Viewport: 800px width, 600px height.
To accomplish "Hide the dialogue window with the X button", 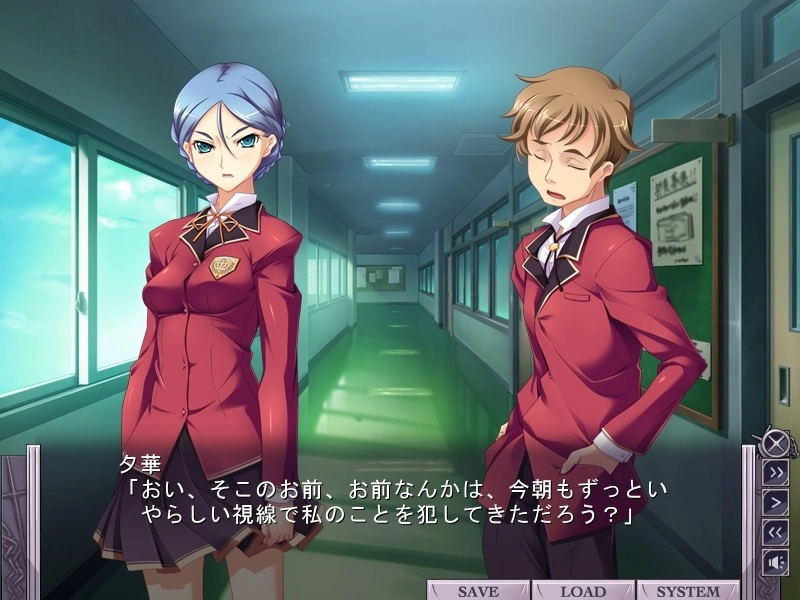I will [773, 443].
